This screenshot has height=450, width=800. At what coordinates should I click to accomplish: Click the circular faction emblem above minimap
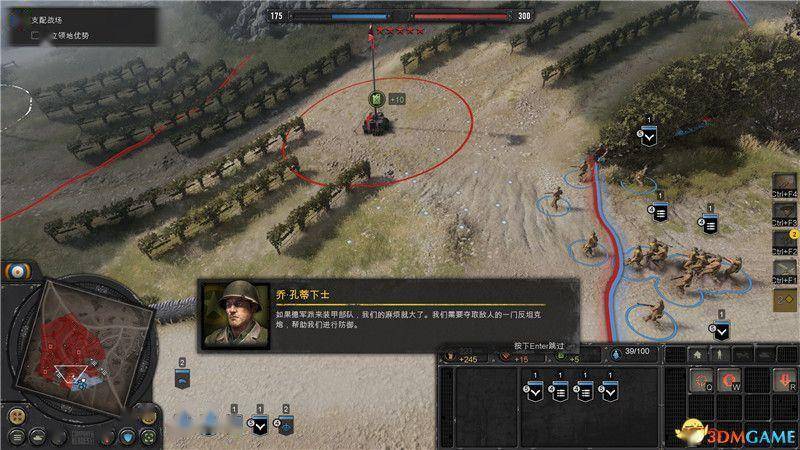[x=17, y=272]
